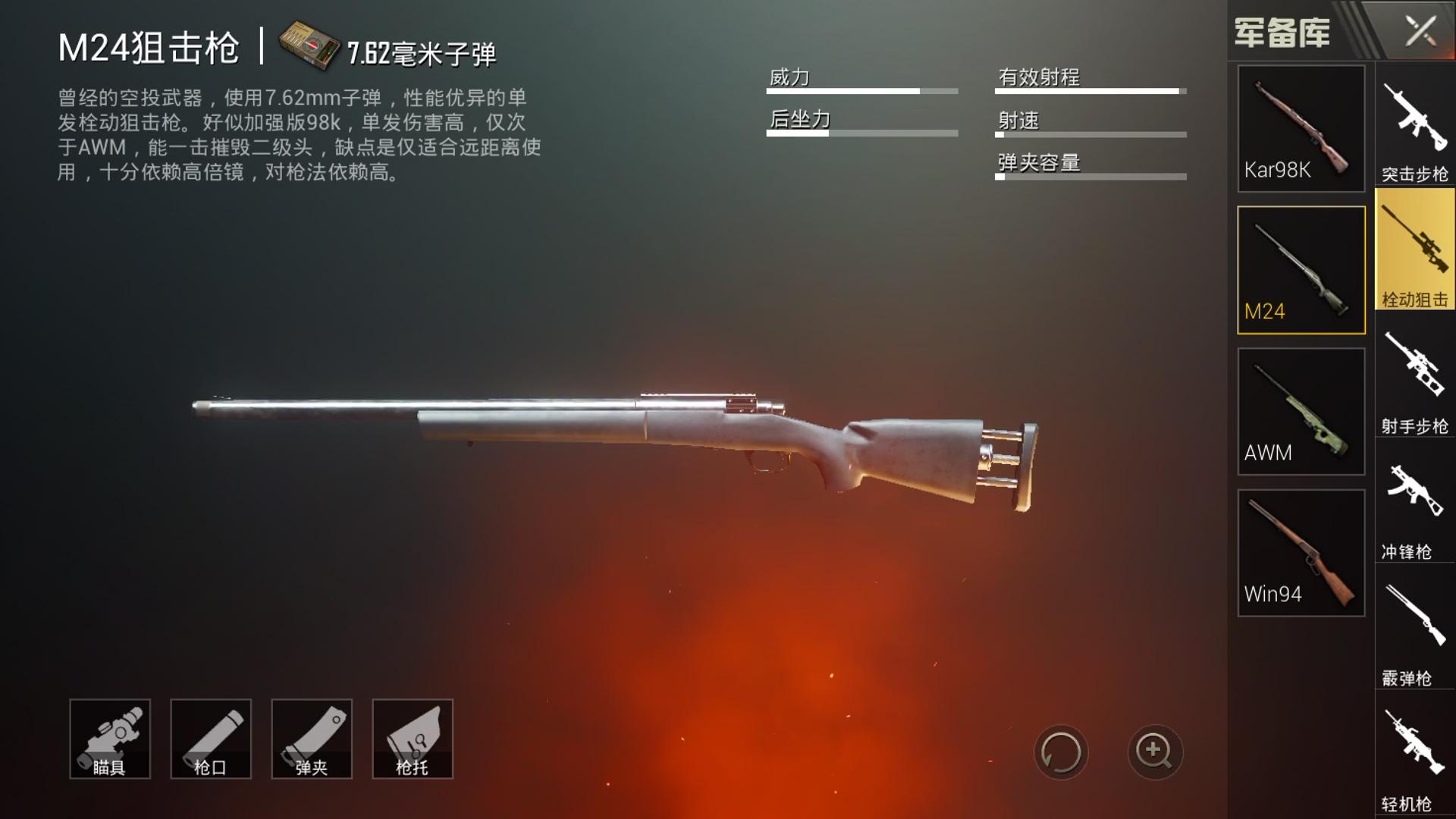Click the M24 weapon thumbnail
This screenshot has height=819, width=1456.
[1300, 258]
